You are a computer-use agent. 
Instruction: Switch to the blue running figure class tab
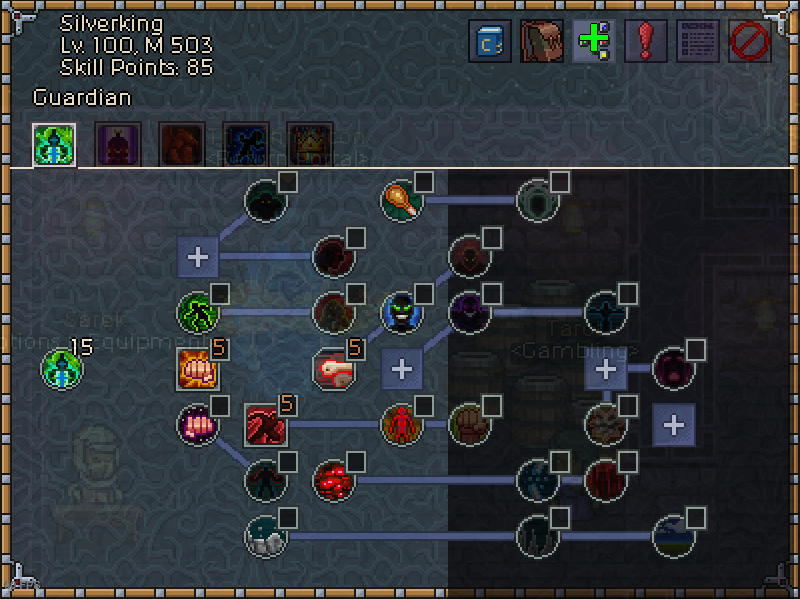click(245, 145)
